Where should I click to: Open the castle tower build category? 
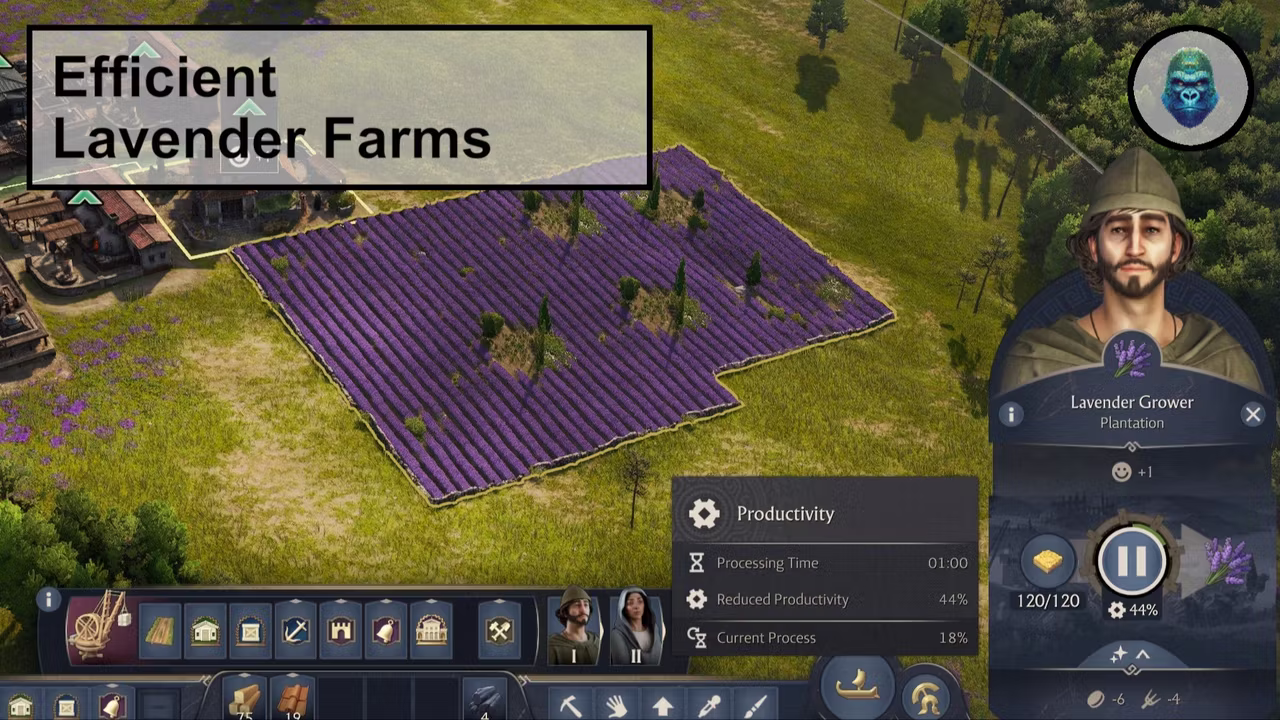click(x=341, y=631)
